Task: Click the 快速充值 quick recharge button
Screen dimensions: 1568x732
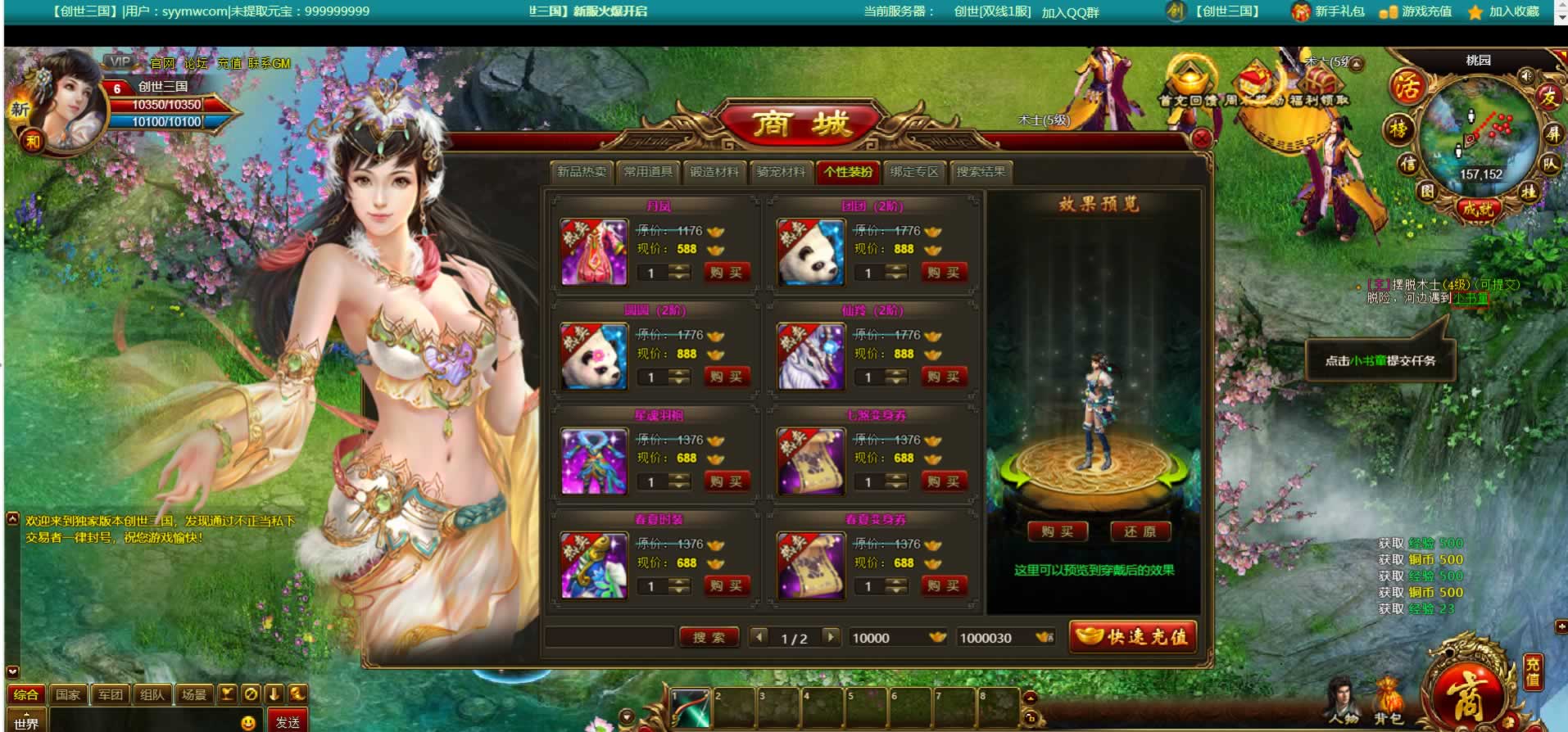Action: 1133,637
